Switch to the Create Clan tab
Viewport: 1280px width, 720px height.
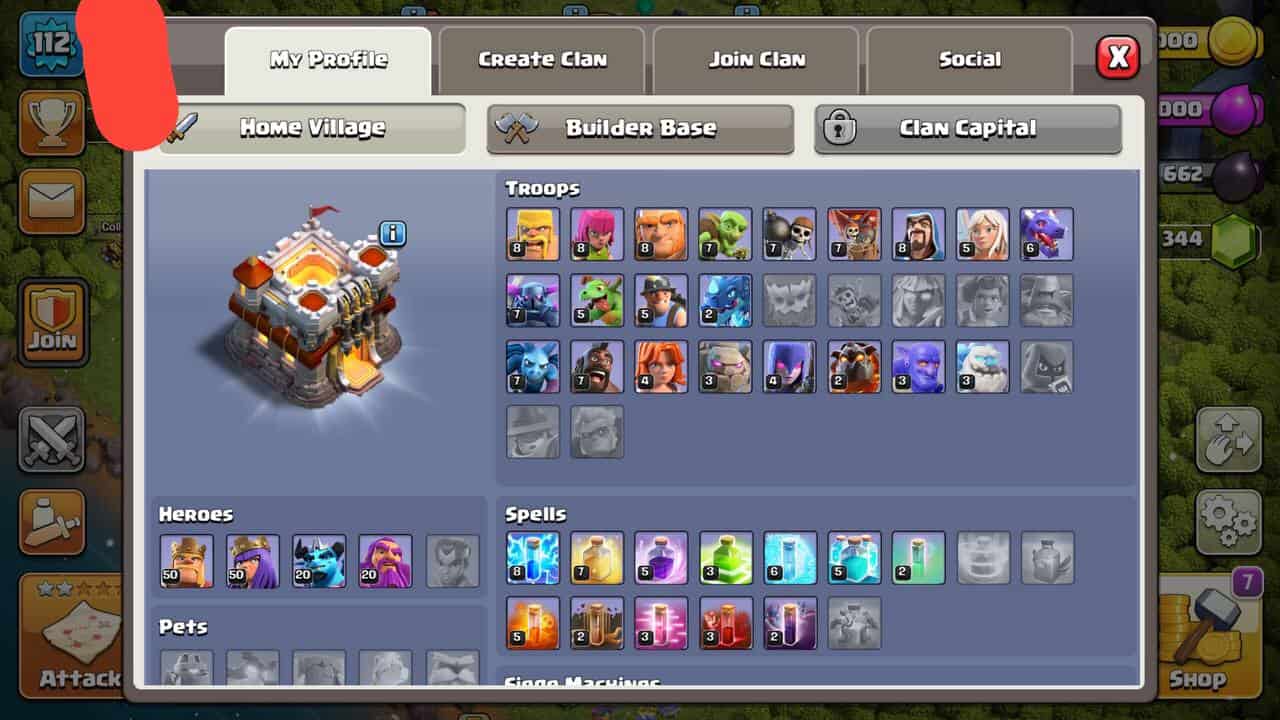(542, 60)
